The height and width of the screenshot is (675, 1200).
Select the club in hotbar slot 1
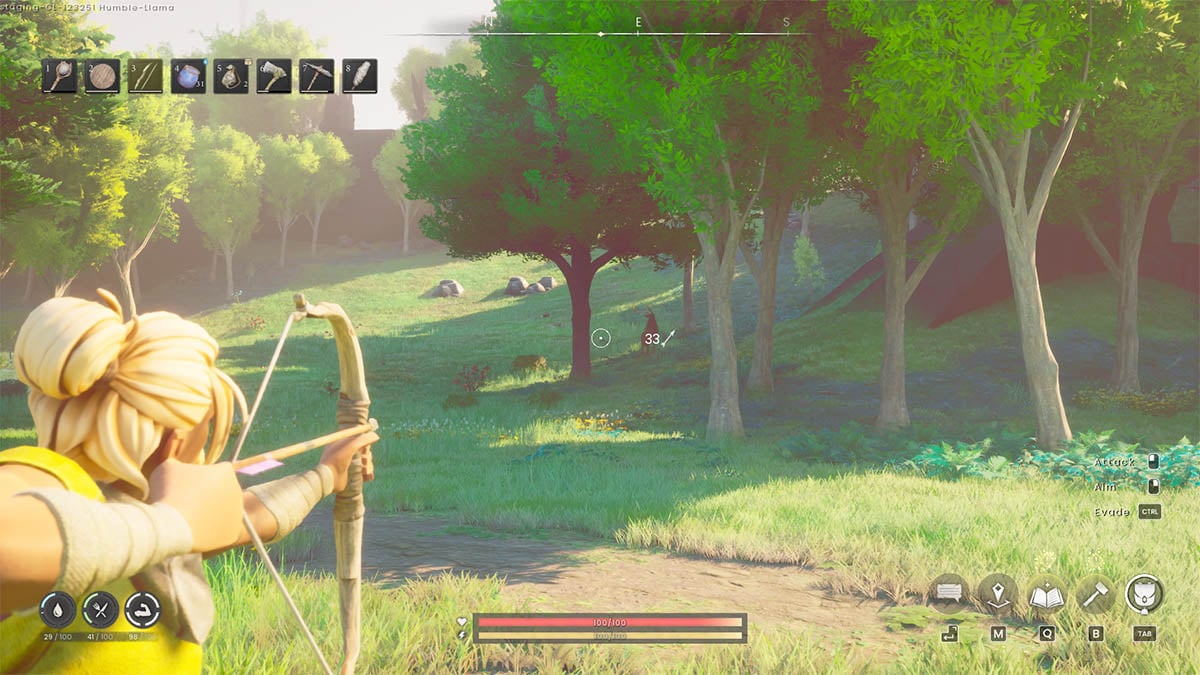tap(60, 77)
